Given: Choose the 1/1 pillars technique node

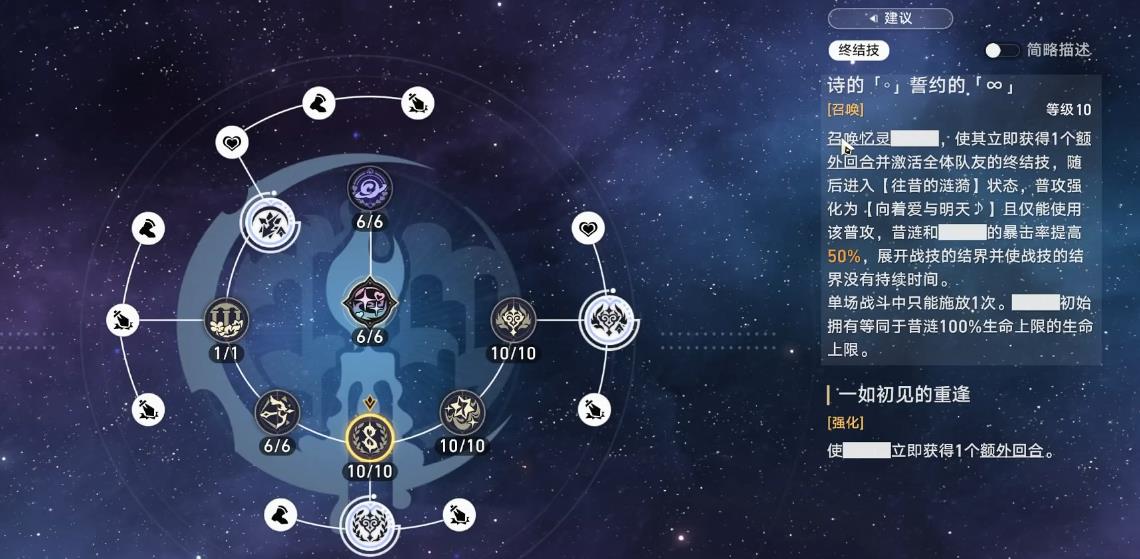Looking at the screenshot, I should click(225, 319).
